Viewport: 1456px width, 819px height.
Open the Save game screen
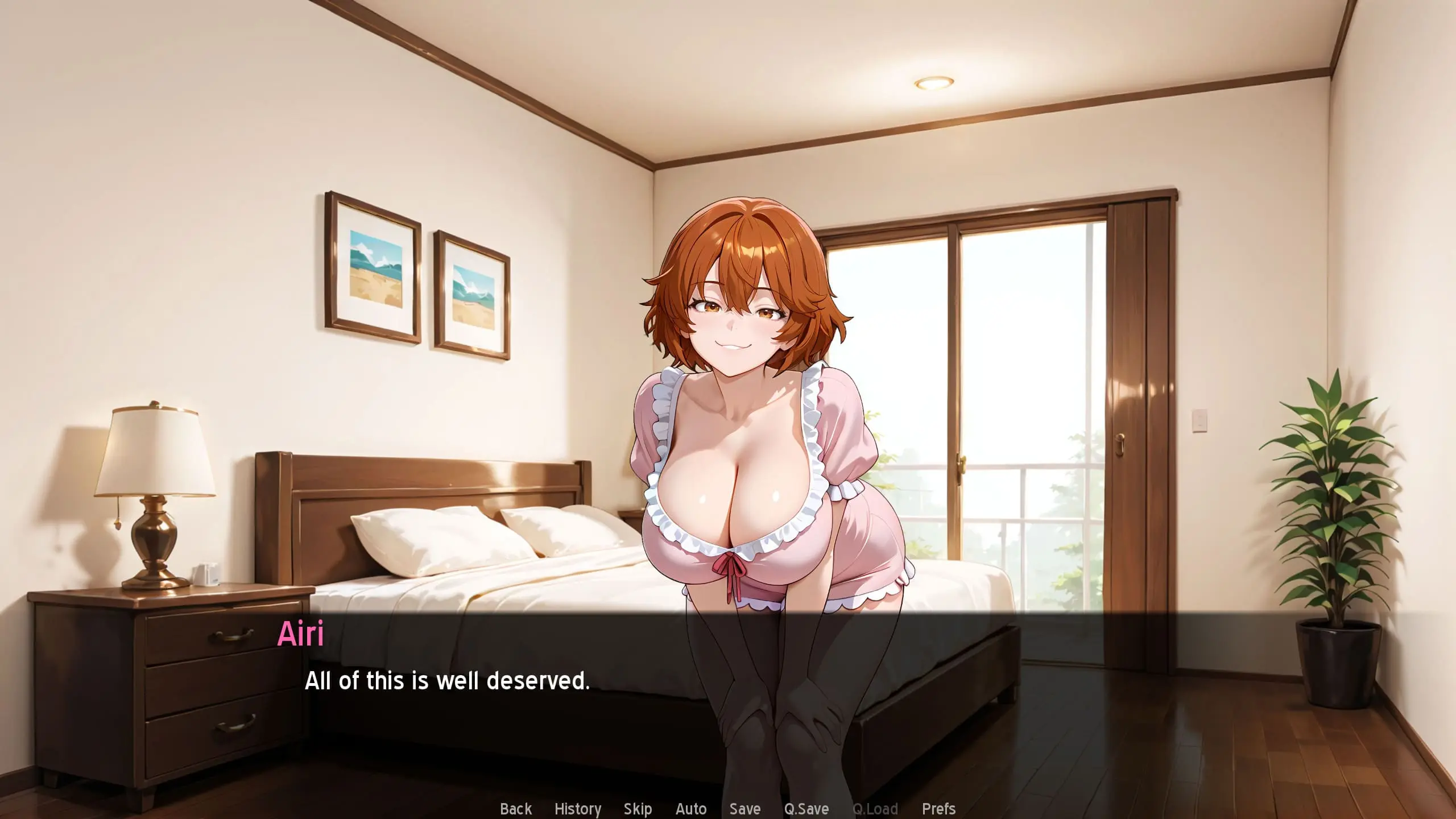pyautogui.click(x=745, y=808)
